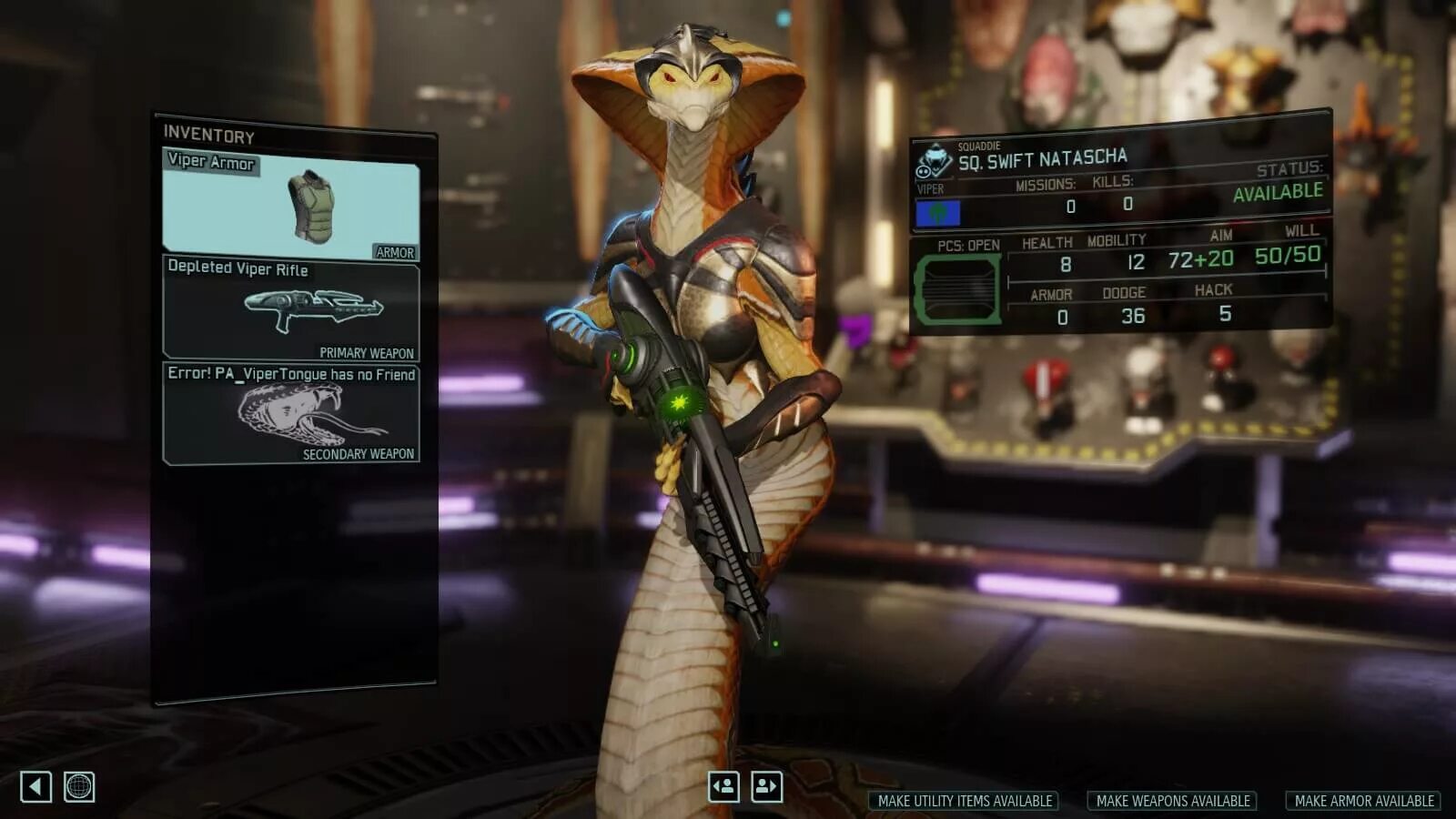Activate Make Weapons Available
The height and width of the screenshot is (819, 1456).
coord(1172,801)
